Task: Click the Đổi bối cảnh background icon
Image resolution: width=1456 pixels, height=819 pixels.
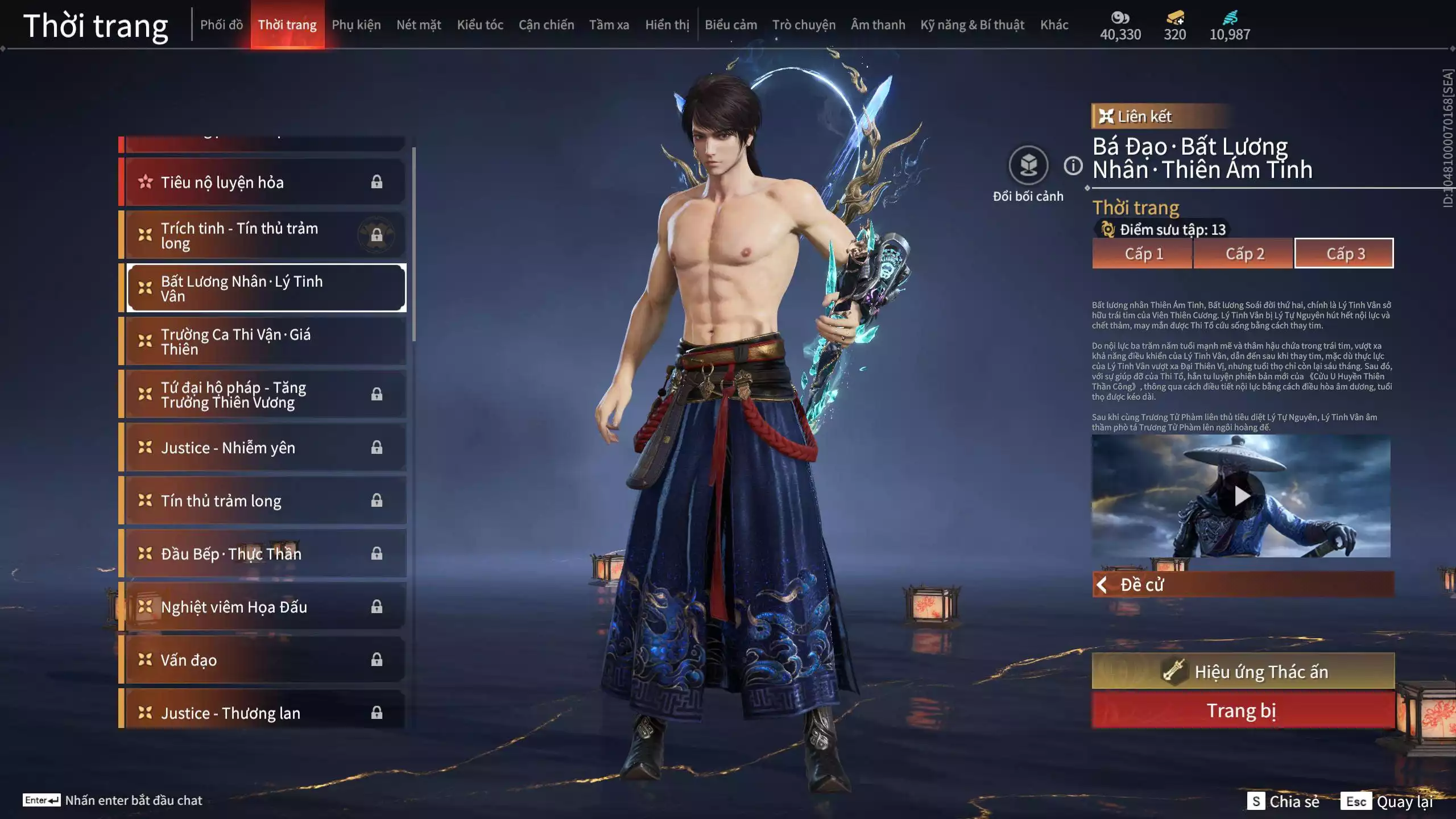Action: click(x=1028, y=166)
